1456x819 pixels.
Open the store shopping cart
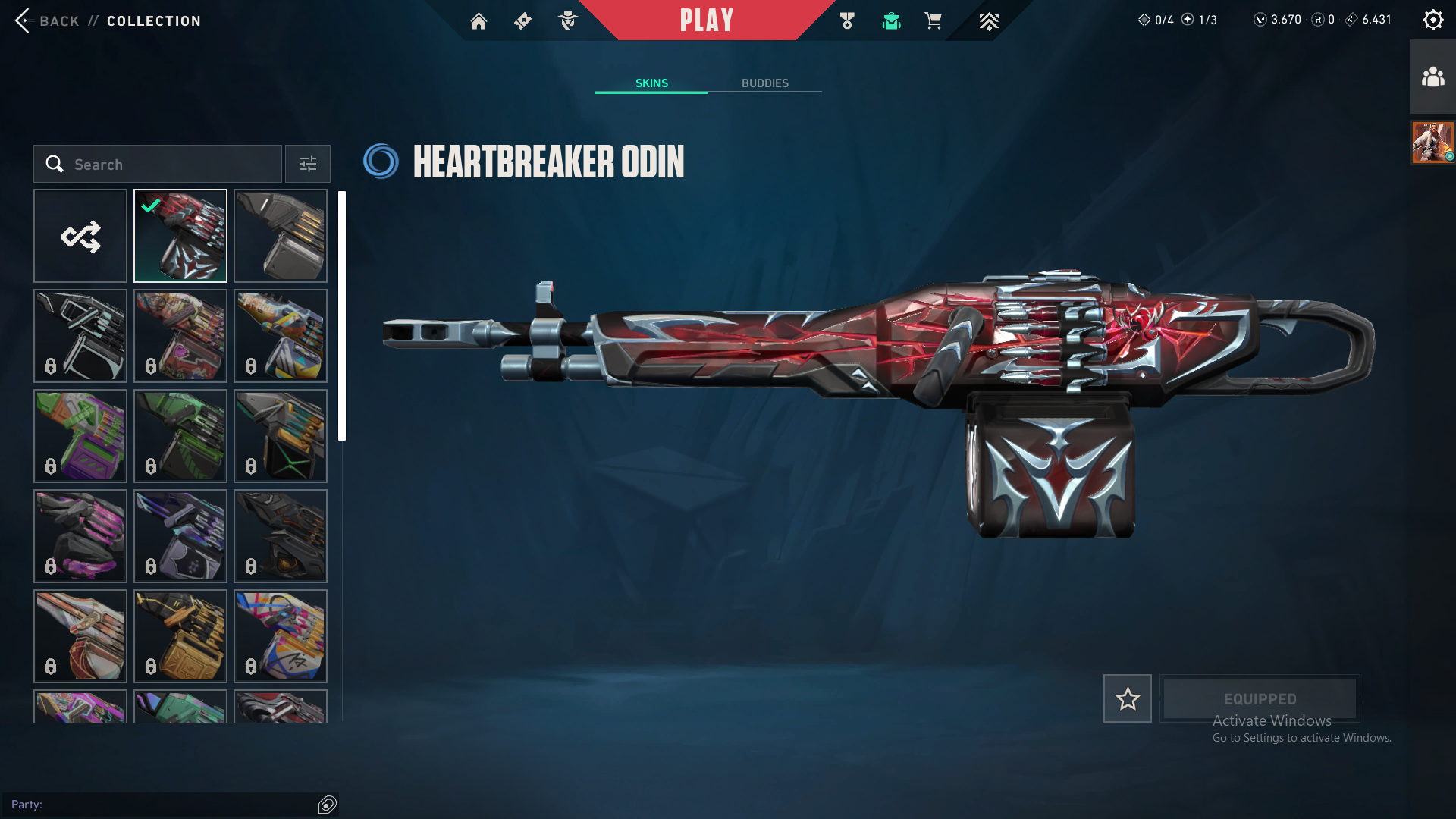933,21
